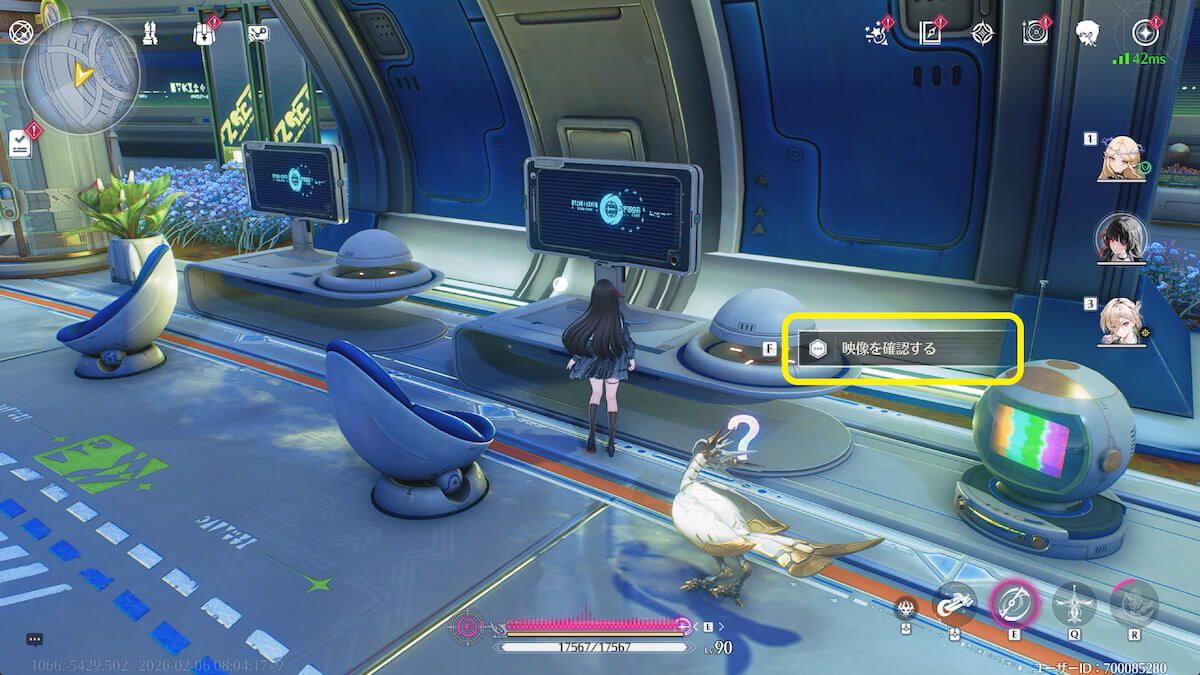
Task: Open the globe icon beside the minimap
Action: coord(19,31)
